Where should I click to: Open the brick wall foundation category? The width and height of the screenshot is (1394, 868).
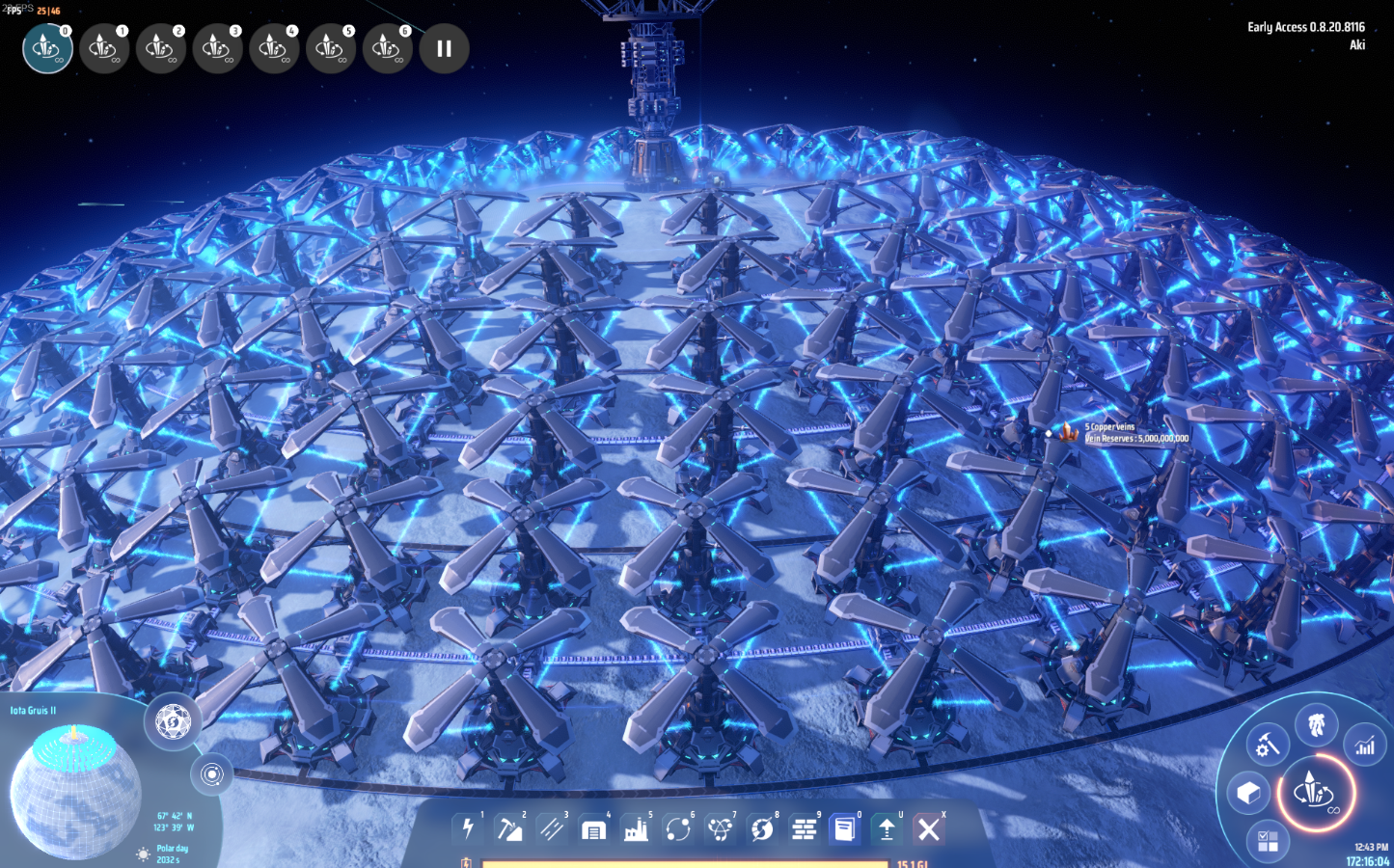coord(804,828)
